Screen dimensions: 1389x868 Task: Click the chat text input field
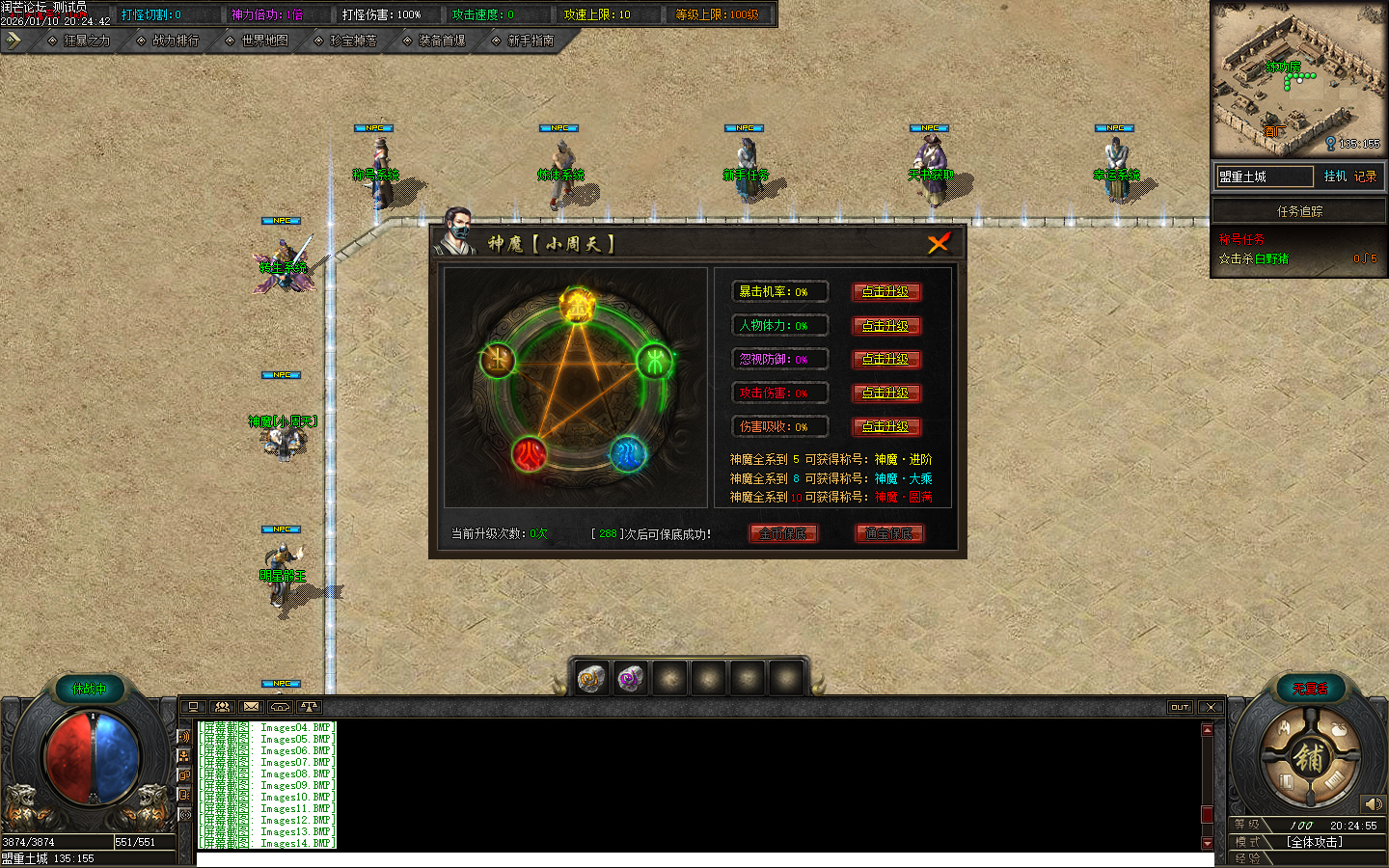pyautogui.click(x=704, y=859)
